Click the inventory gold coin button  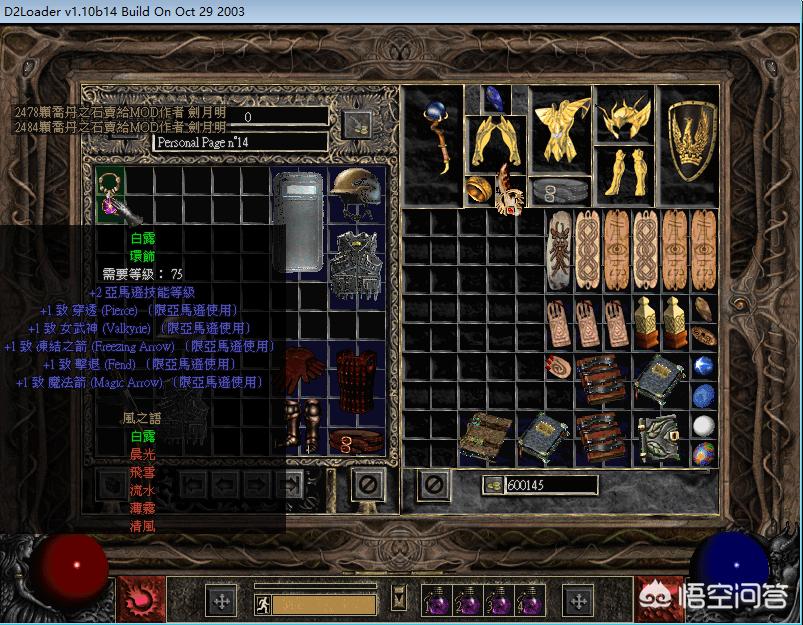pos(492,485)
